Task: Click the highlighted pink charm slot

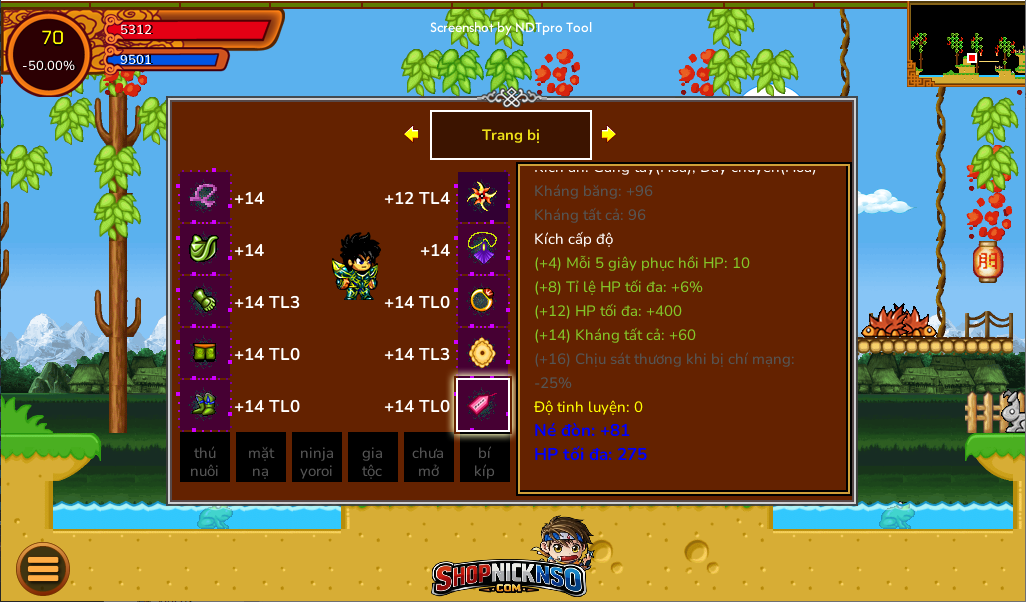Action: tap(483, 405)
